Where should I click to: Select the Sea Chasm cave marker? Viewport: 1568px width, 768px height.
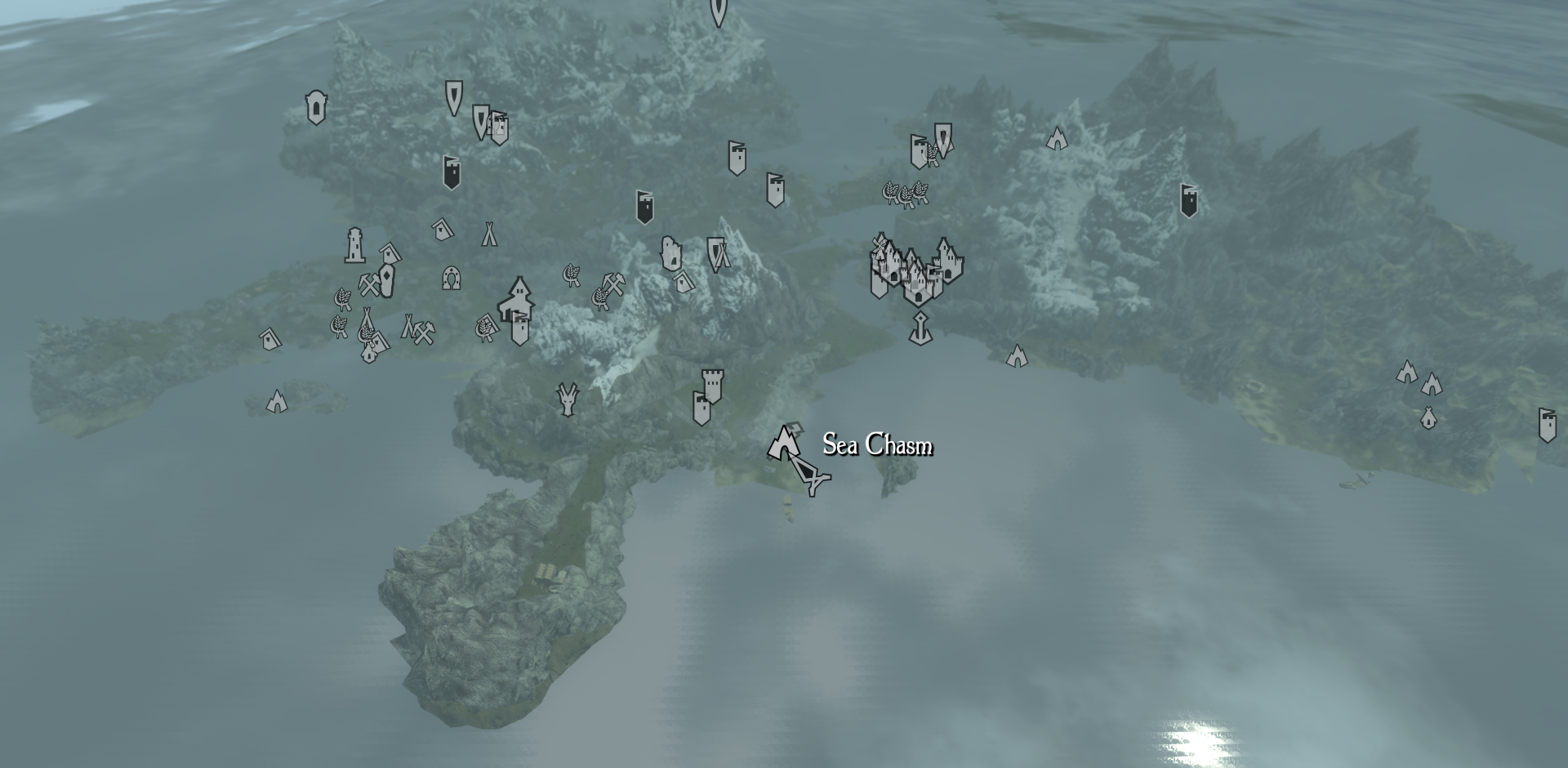click(783, 443)
